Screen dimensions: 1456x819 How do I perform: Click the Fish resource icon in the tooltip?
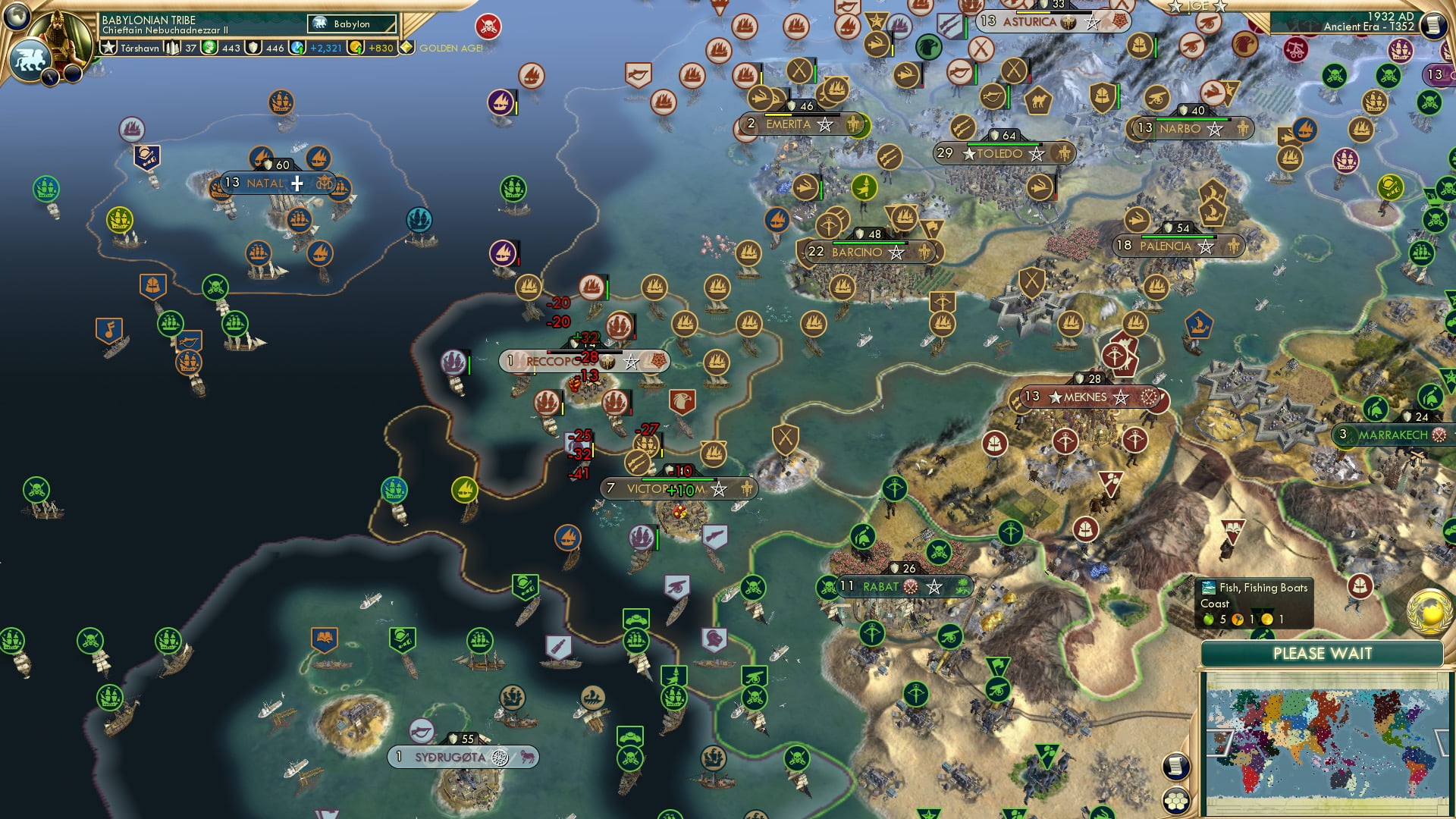tap(1209, 588)
